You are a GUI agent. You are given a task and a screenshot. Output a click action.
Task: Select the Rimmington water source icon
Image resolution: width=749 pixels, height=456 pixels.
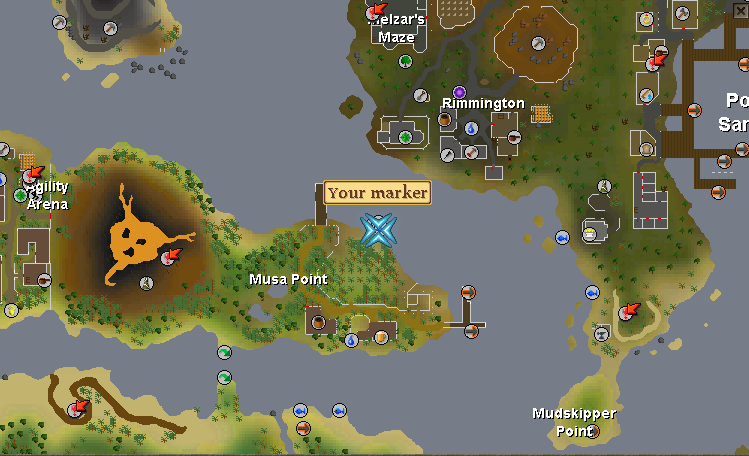point(471,129)
